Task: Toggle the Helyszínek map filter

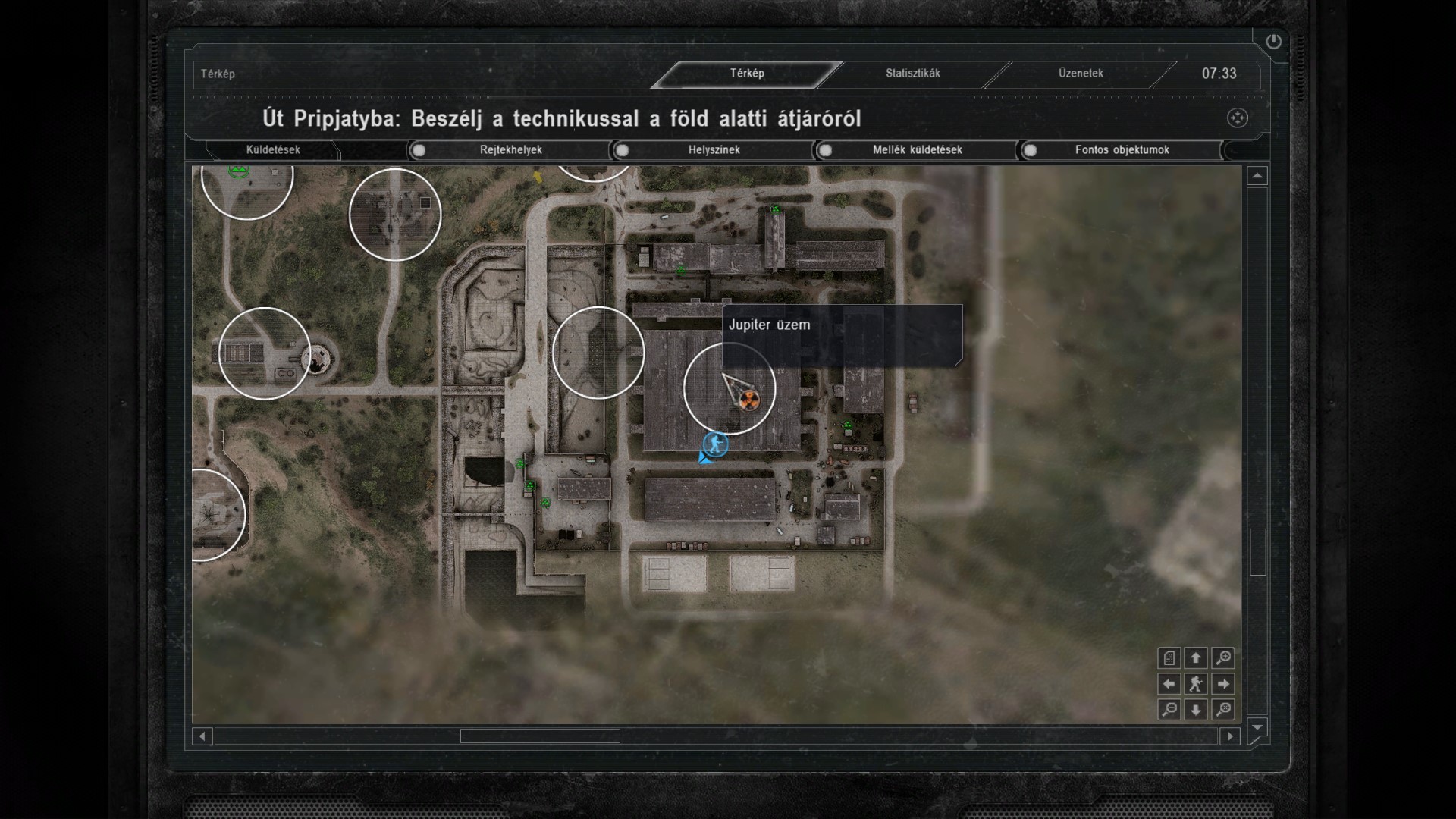Action: [623, 150]
